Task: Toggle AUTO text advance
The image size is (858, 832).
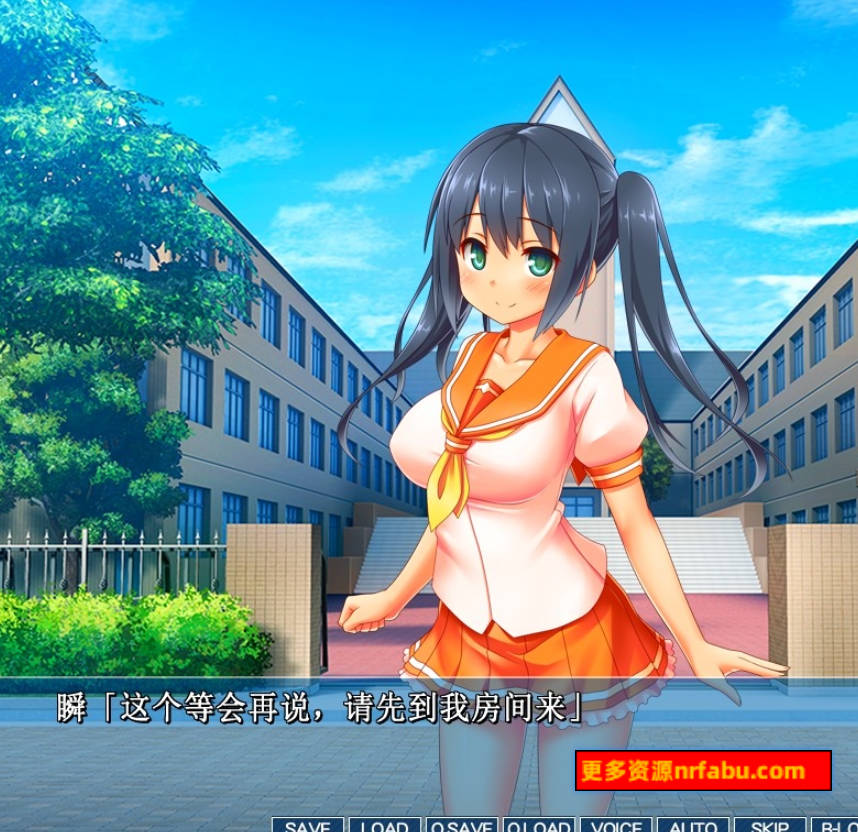Action: (x=693, y=825)
